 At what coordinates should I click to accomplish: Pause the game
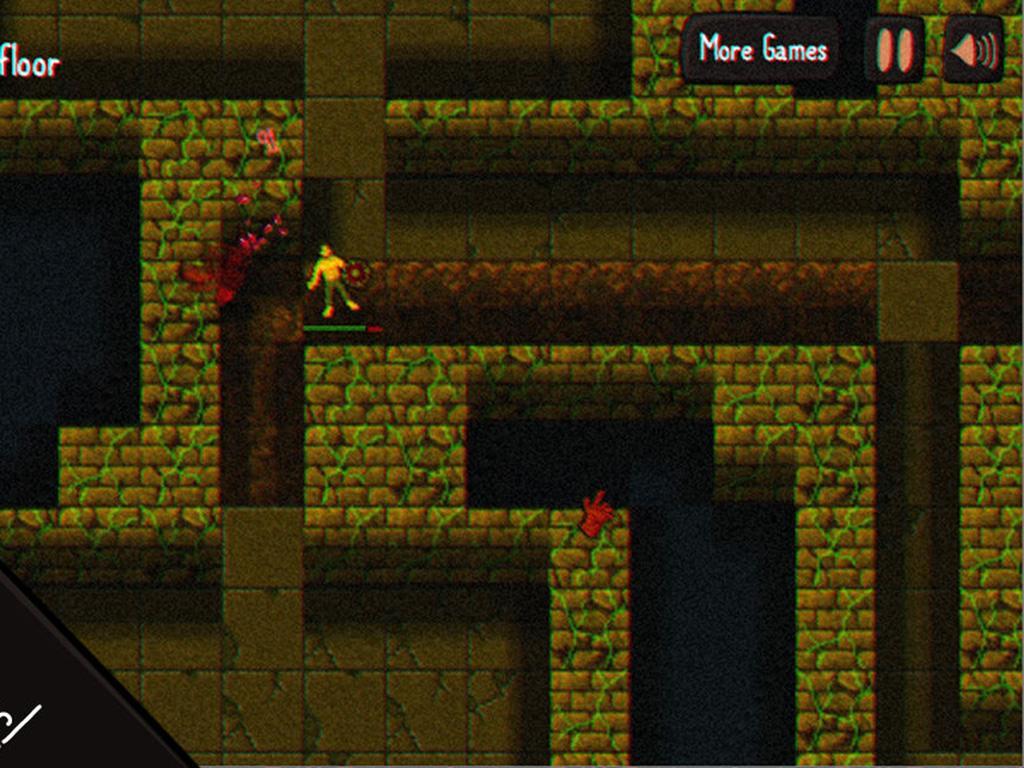(x=896, y=50)
